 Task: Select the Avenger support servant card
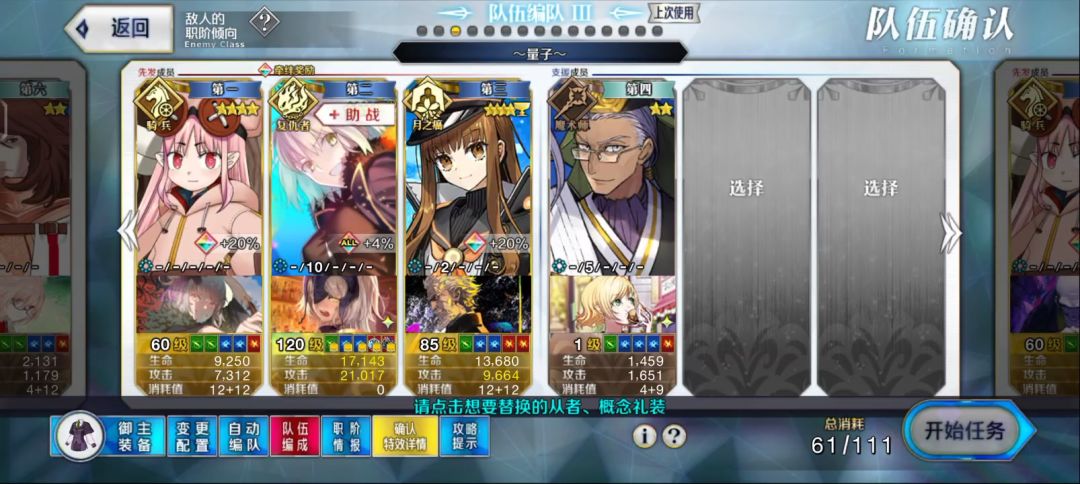(x=334, y=180)
